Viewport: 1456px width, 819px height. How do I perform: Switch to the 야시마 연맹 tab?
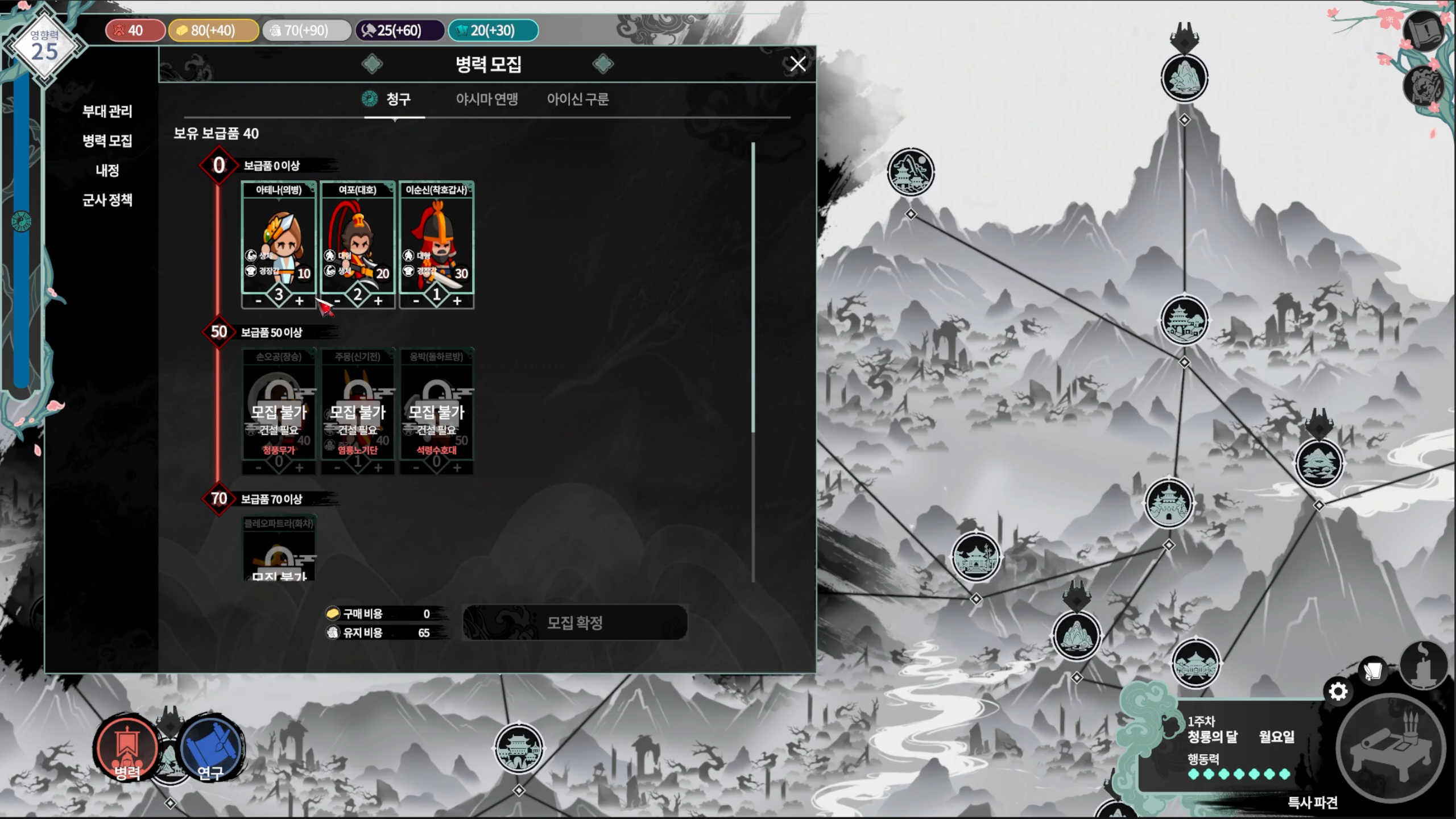(x=487, y=100)
